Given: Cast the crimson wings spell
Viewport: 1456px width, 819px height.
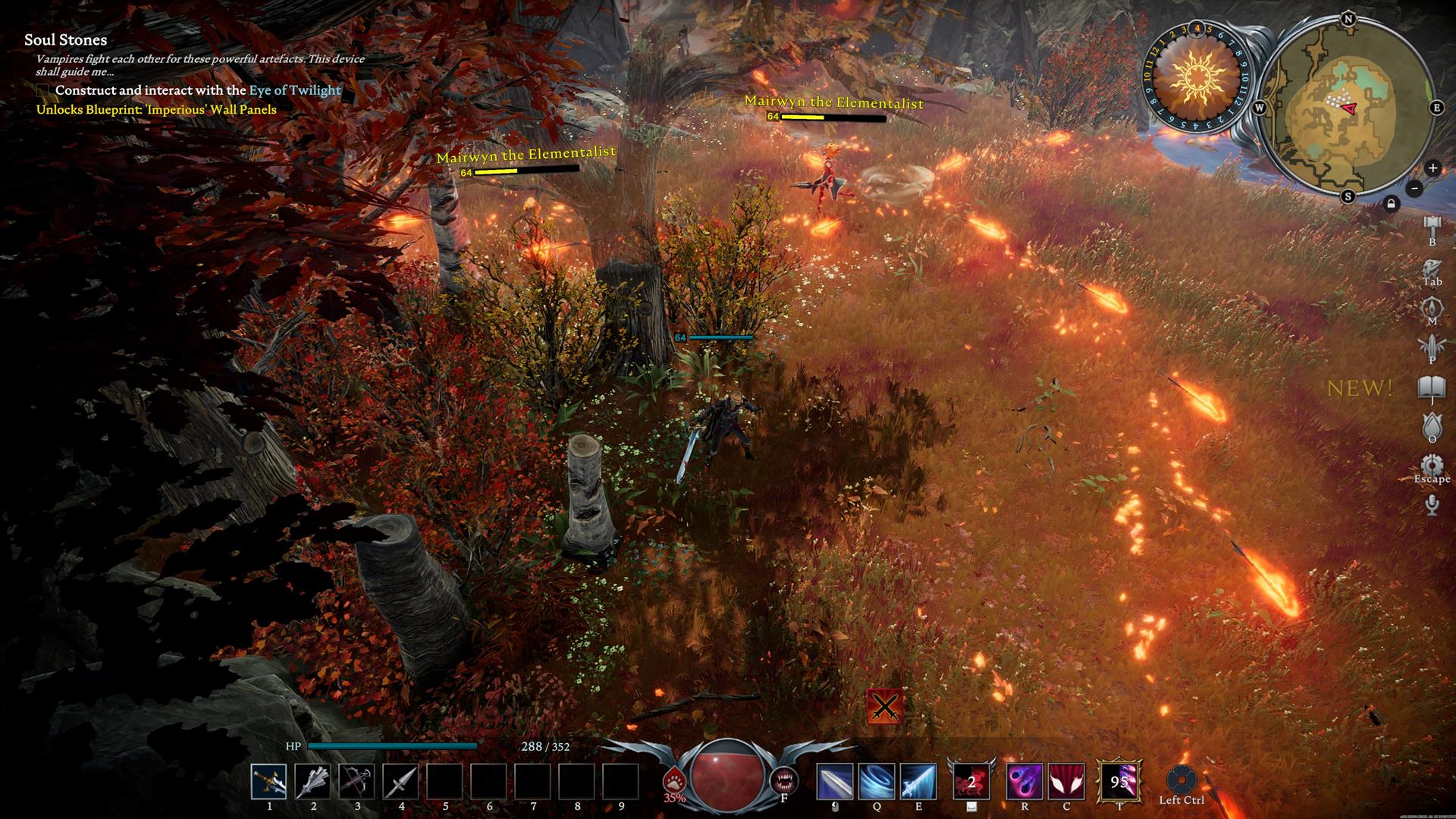Looking at the screenshot, I should coord(1066,782).
